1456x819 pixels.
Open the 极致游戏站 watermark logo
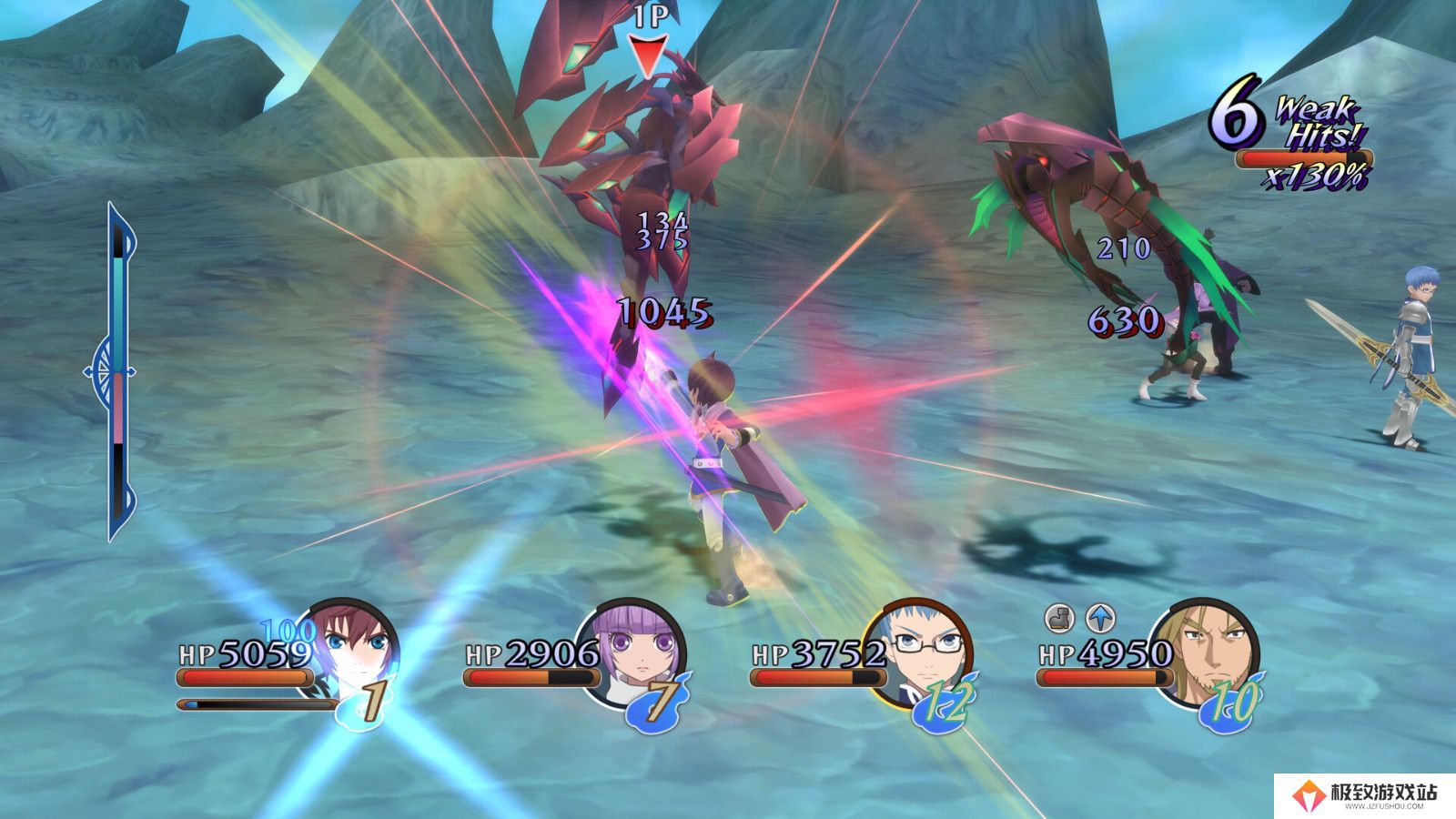pyautogui.click(x=1365, y=794)
